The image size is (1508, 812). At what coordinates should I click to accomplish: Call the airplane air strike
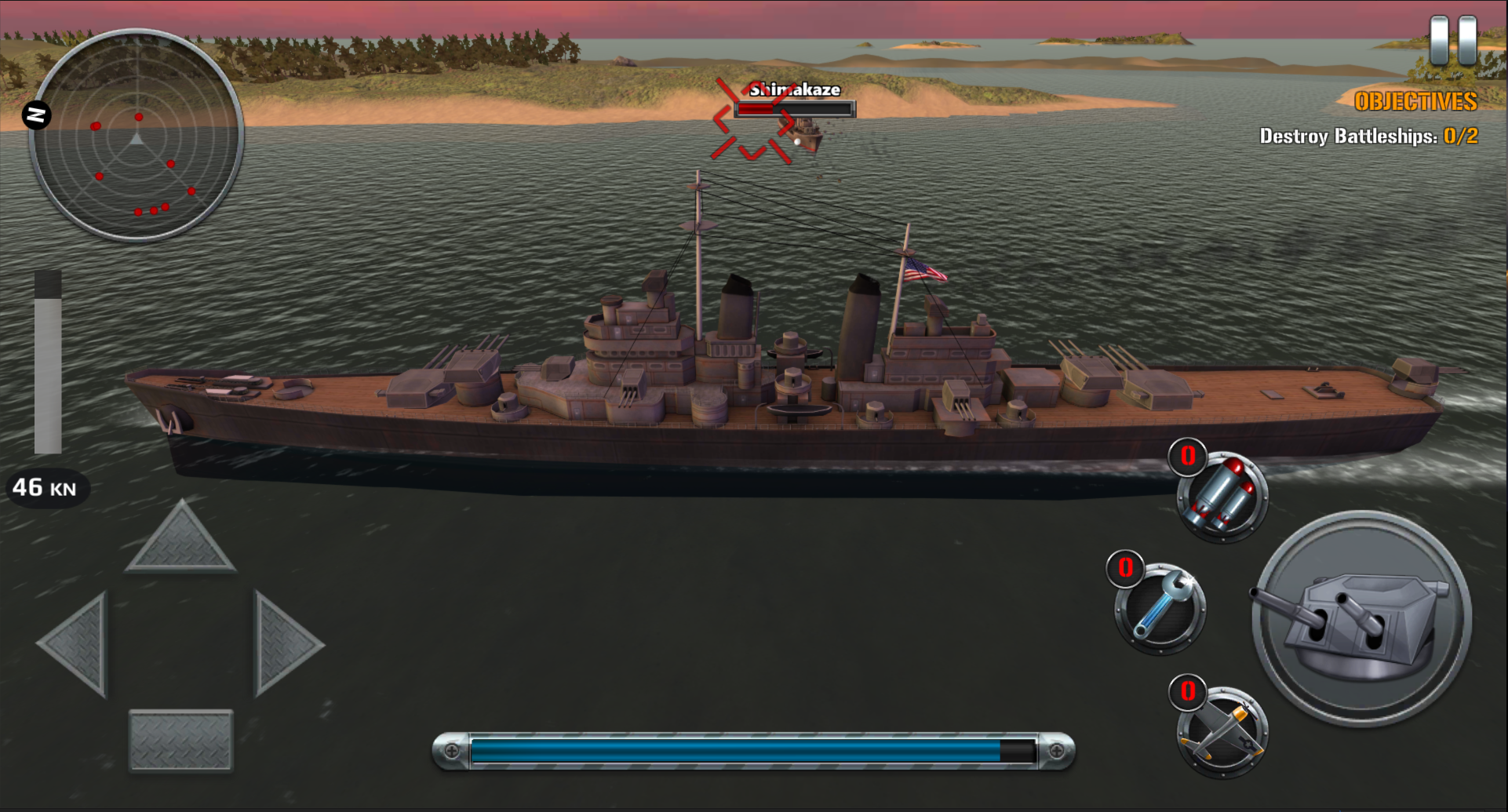coord(1222,732)
